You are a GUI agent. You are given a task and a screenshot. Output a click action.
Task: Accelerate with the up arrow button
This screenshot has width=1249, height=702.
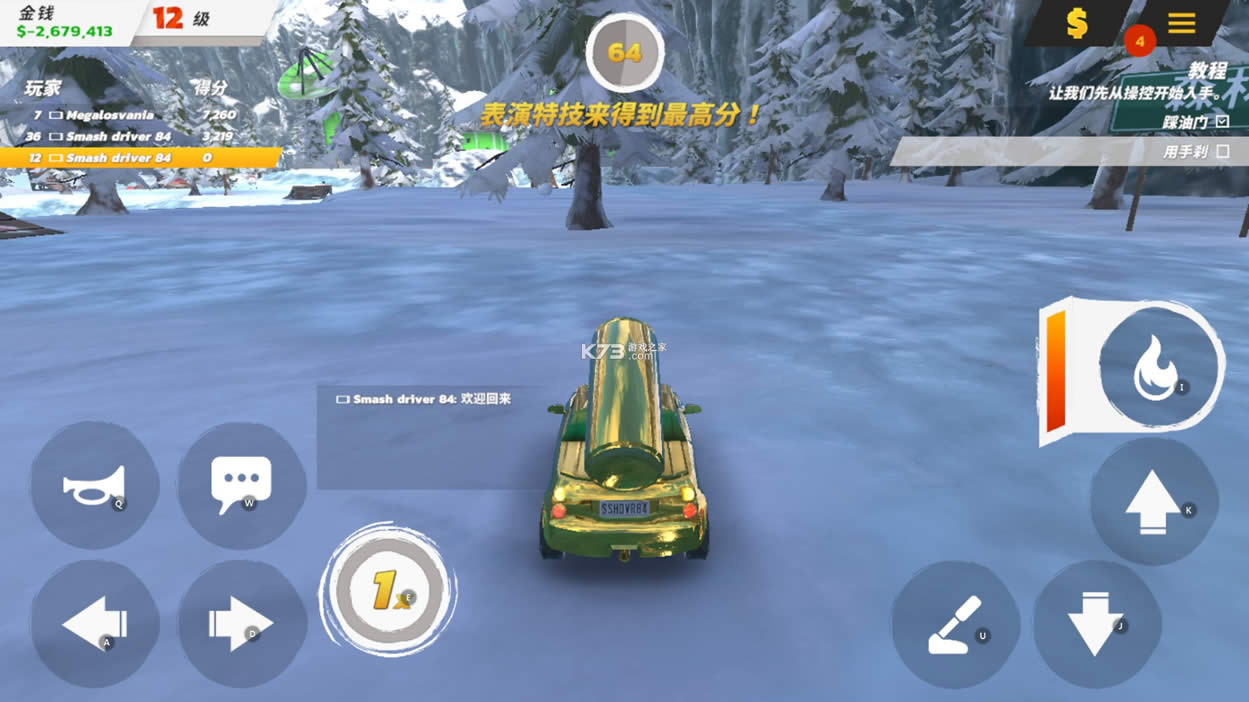[x=1153, y=501]
